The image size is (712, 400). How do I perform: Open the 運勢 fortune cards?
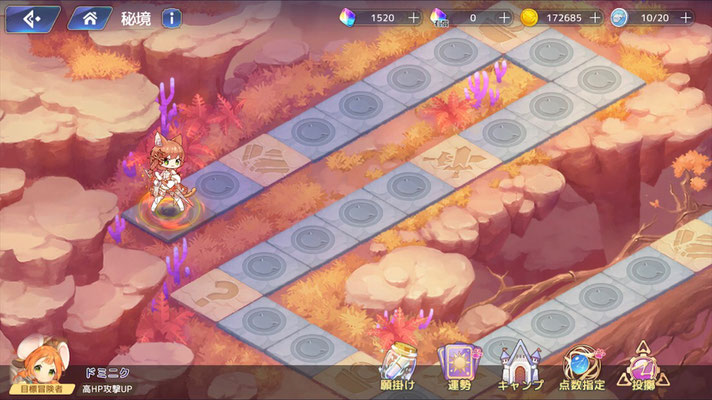[457, 366]
